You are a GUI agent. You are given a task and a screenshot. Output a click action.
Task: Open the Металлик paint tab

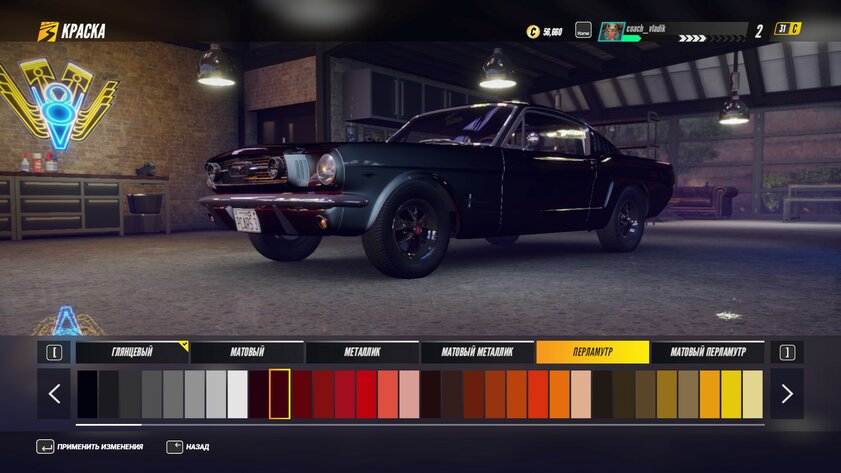[362, 352]
